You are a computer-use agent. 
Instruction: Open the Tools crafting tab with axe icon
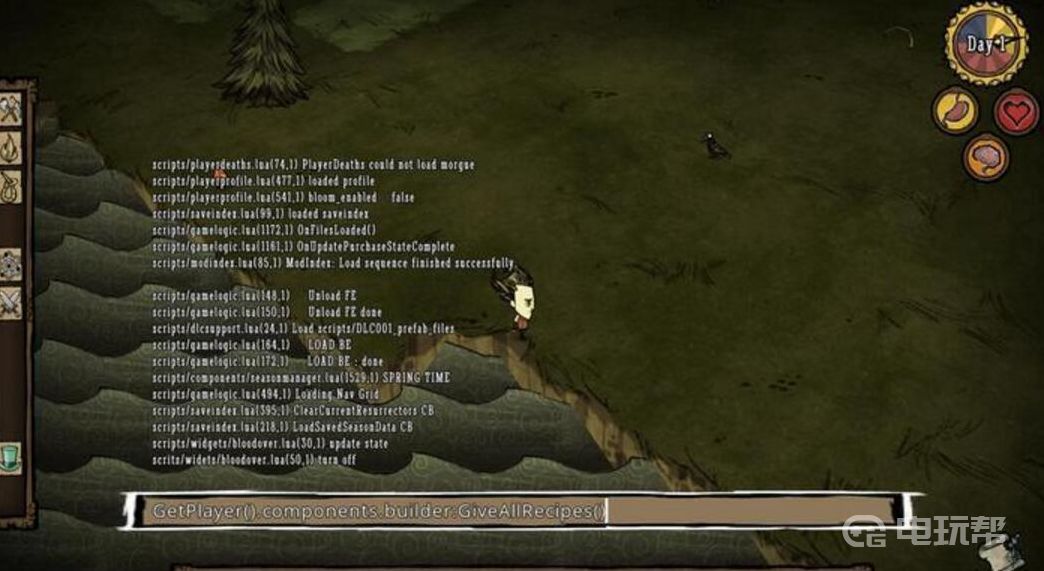click(11, 109)
